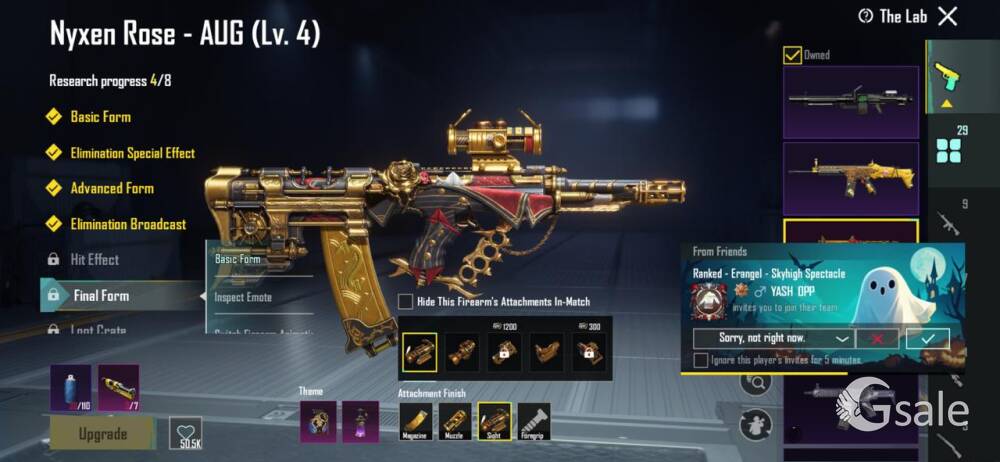This screenshot has height=462, width=1000.
Task: Accept YASH OPP's team invite
Action: 927,338
